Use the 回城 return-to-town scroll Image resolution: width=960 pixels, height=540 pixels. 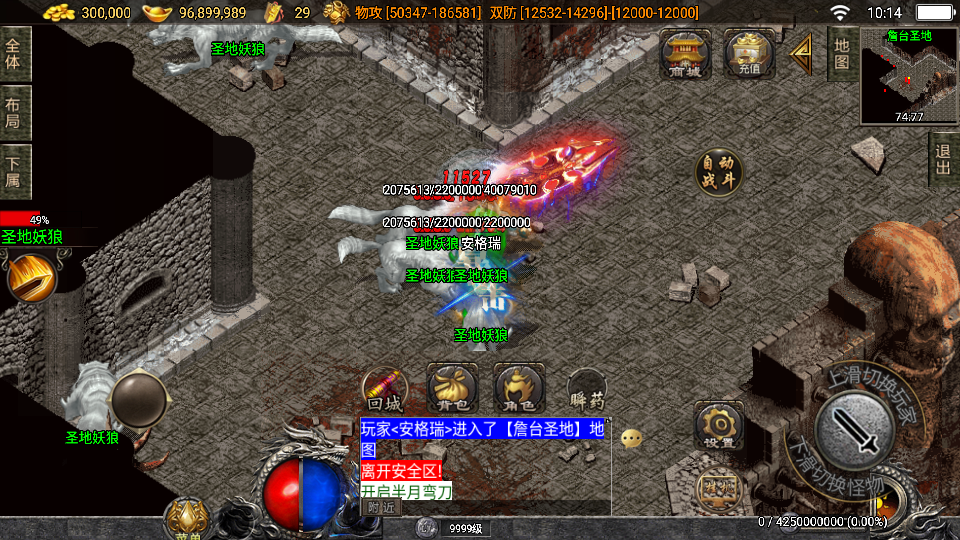tap(386, 389)
